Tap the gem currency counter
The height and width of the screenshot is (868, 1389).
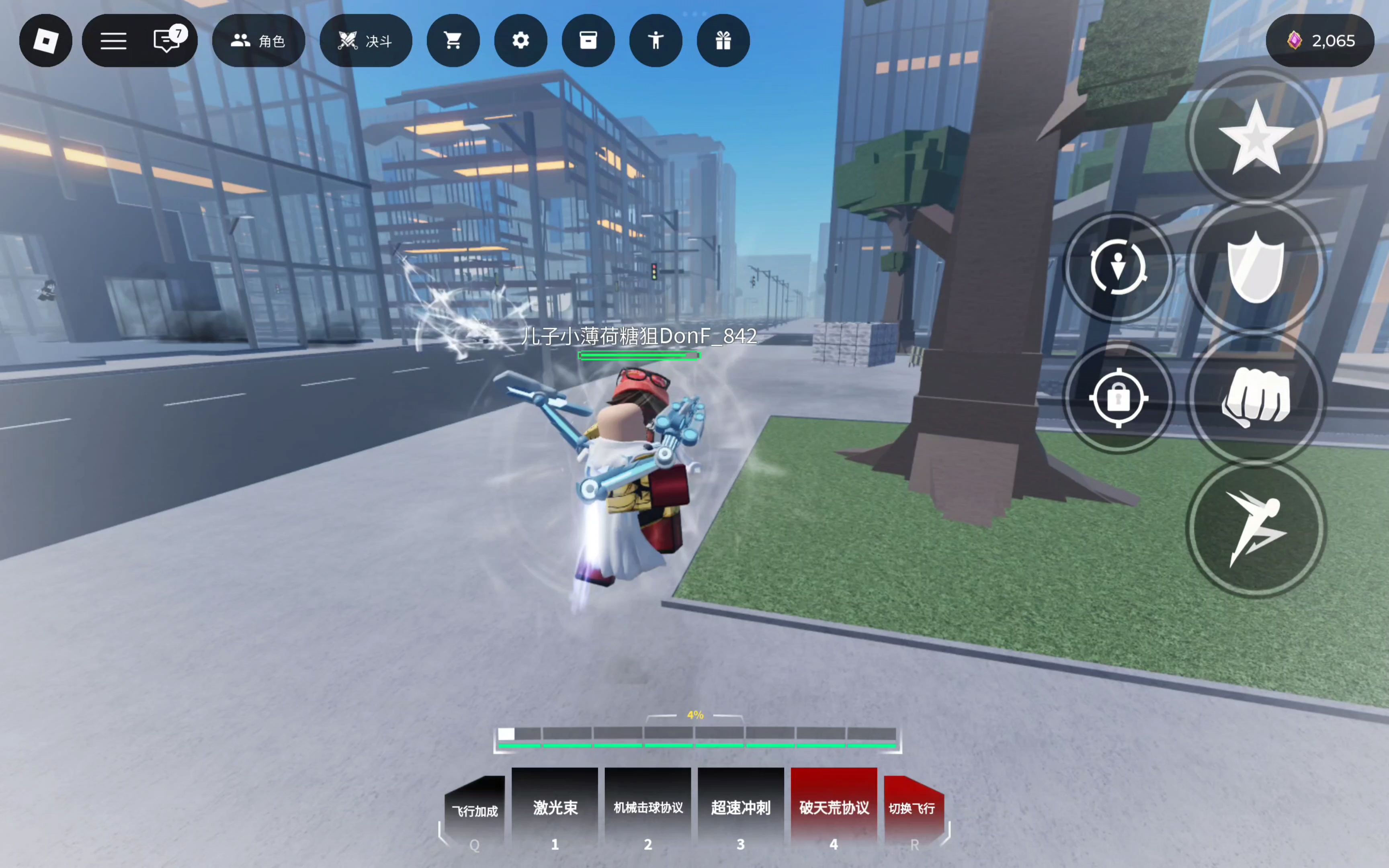(x=1319, y=41)
